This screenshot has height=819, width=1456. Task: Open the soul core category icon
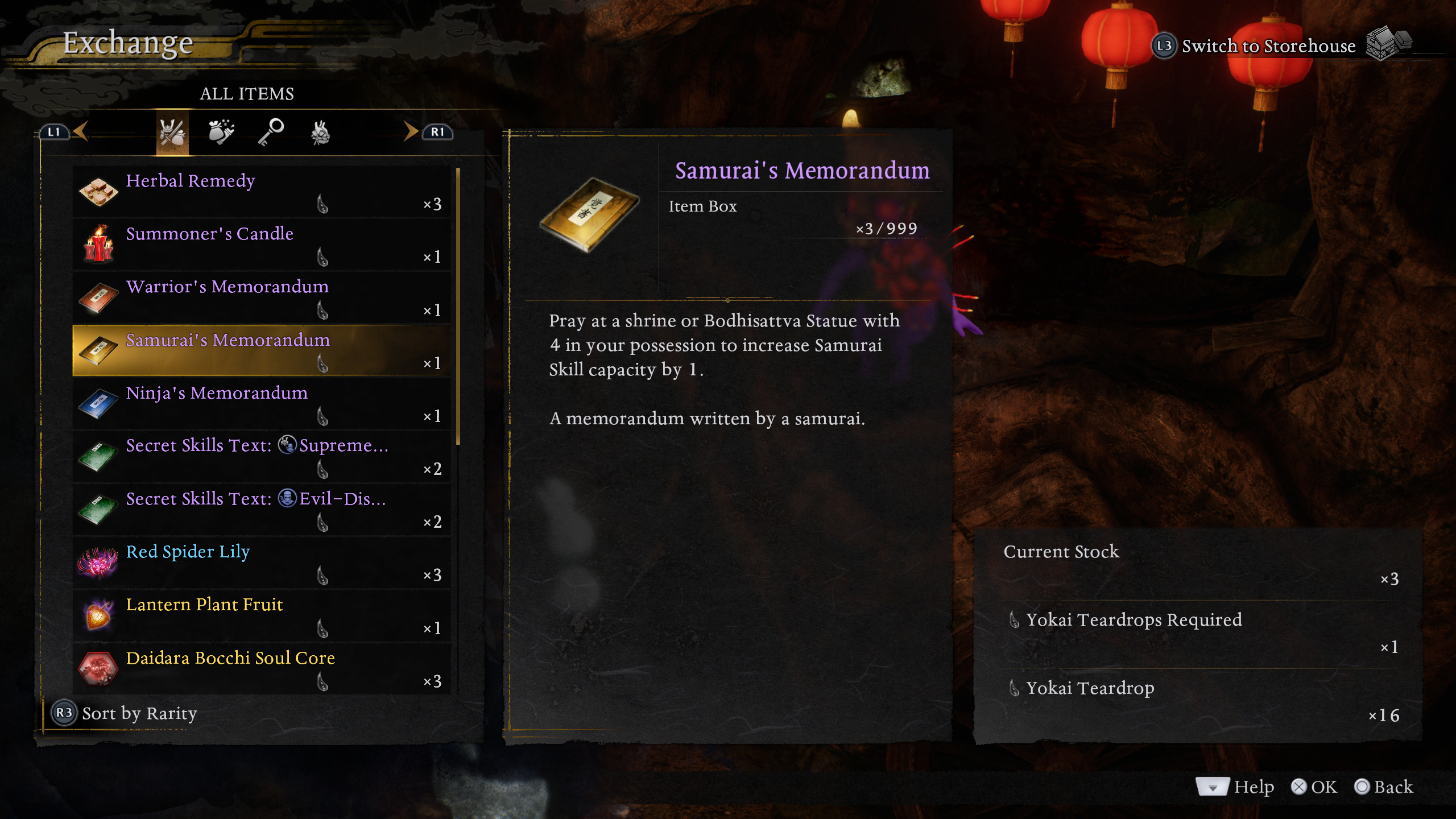pyautogui.click(x=319, y=132)
